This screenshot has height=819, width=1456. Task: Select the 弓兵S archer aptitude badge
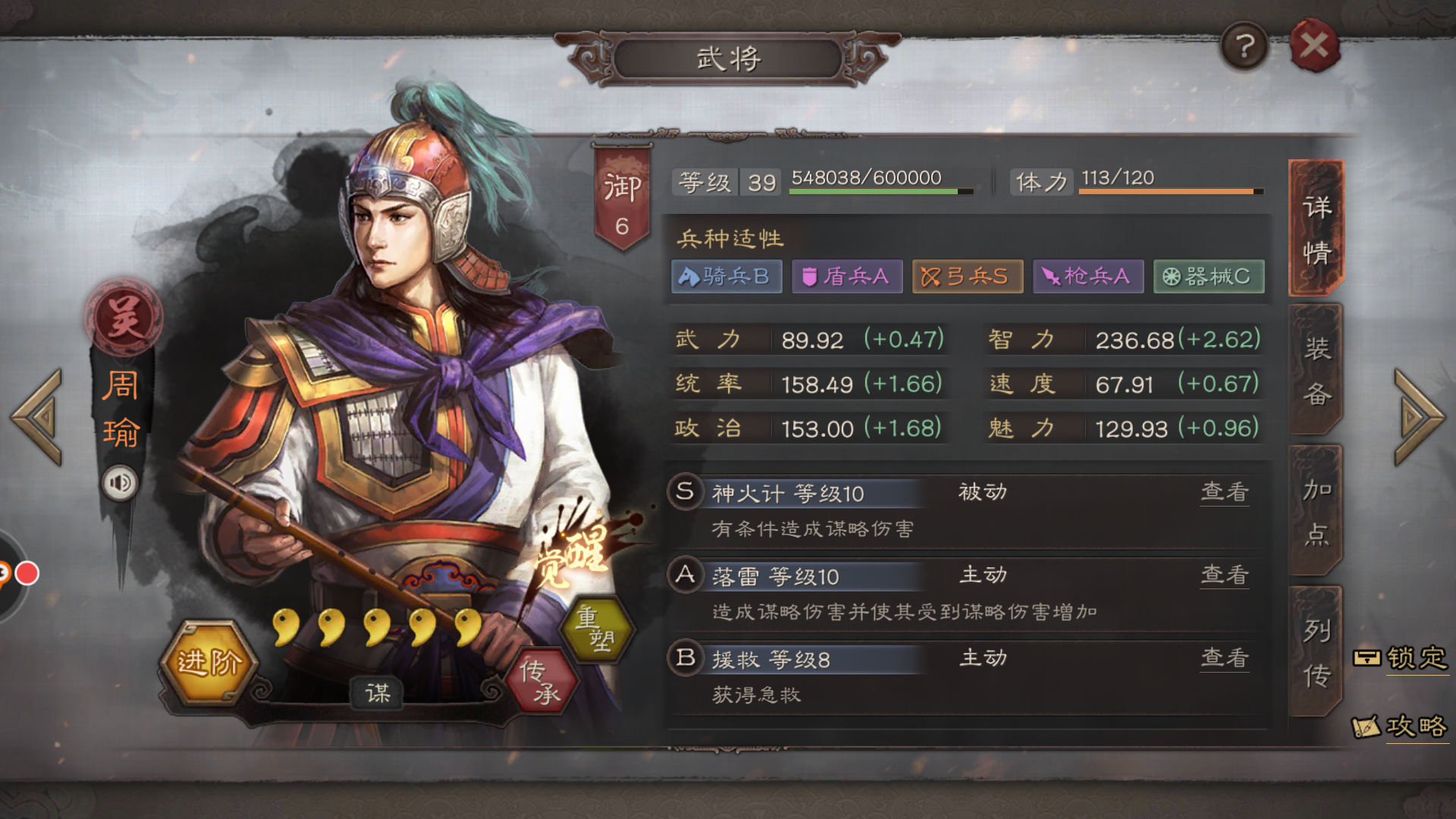[x=967, y=276]
